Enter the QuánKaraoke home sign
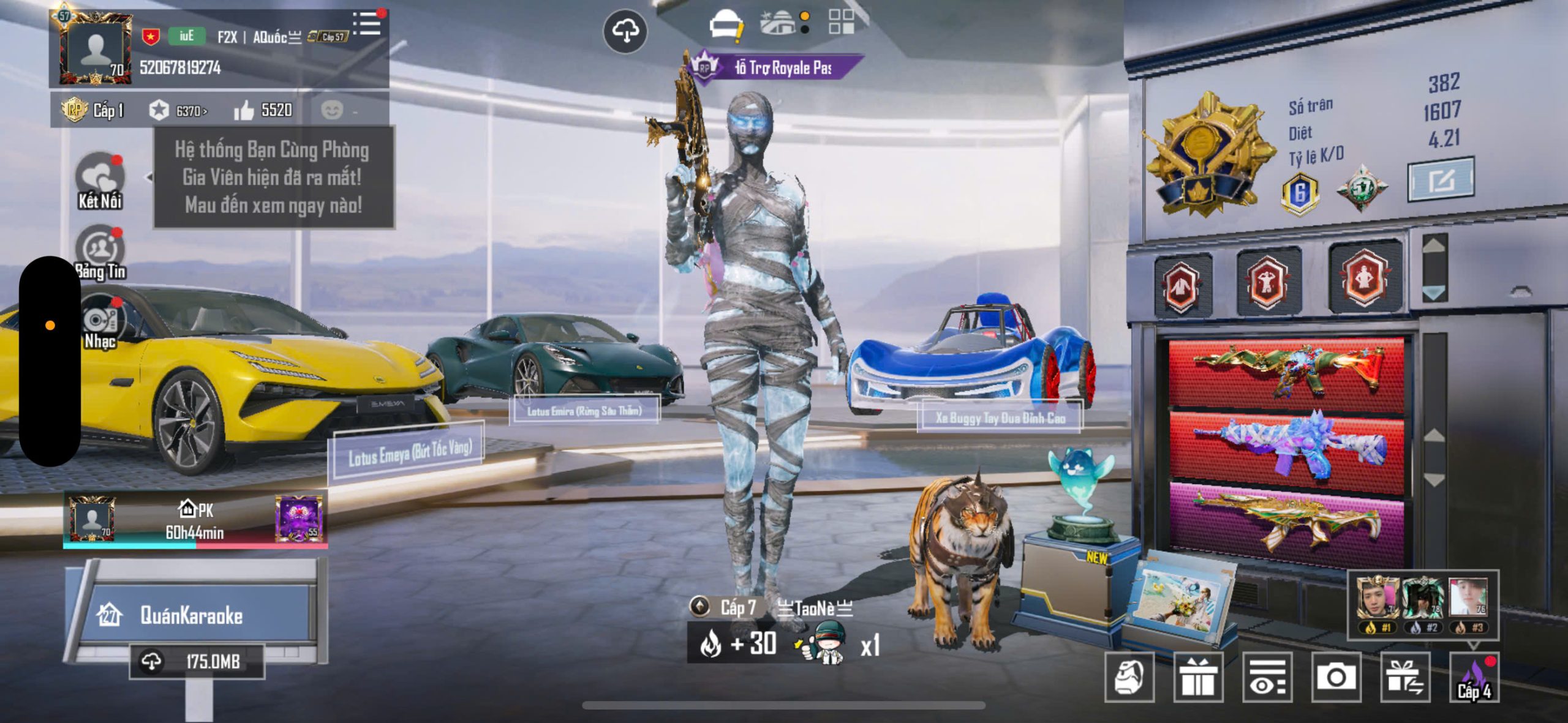 click(x=191, y=615)
